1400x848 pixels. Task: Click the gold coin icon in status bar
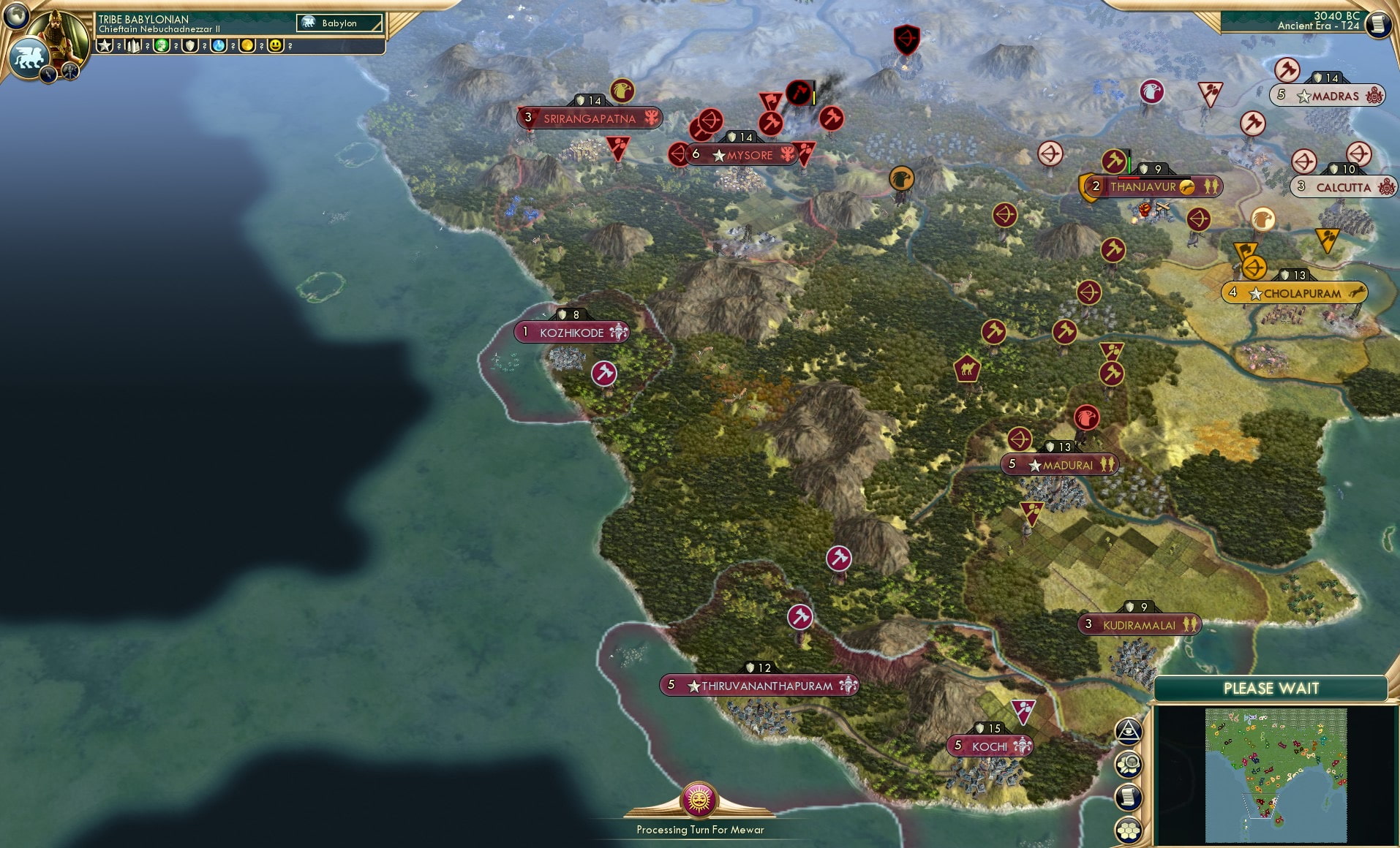pyautogui.click(x=248, y=45)
